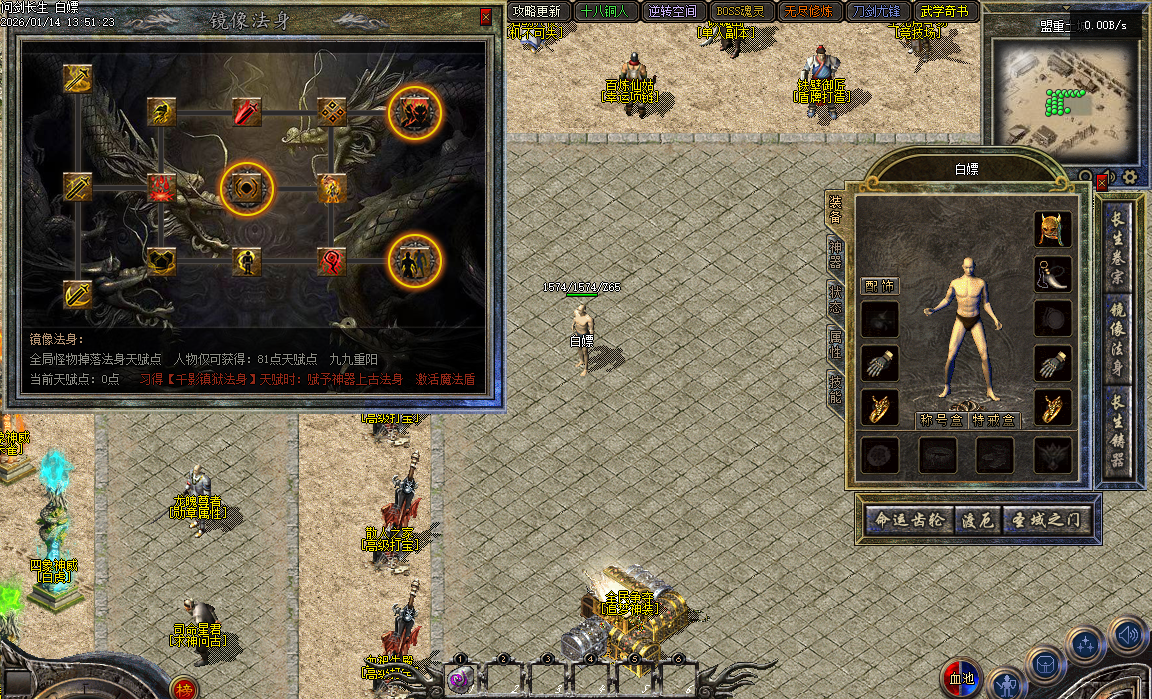
Task: Select the 逆转空间 top button
Action: coord(672,12)
